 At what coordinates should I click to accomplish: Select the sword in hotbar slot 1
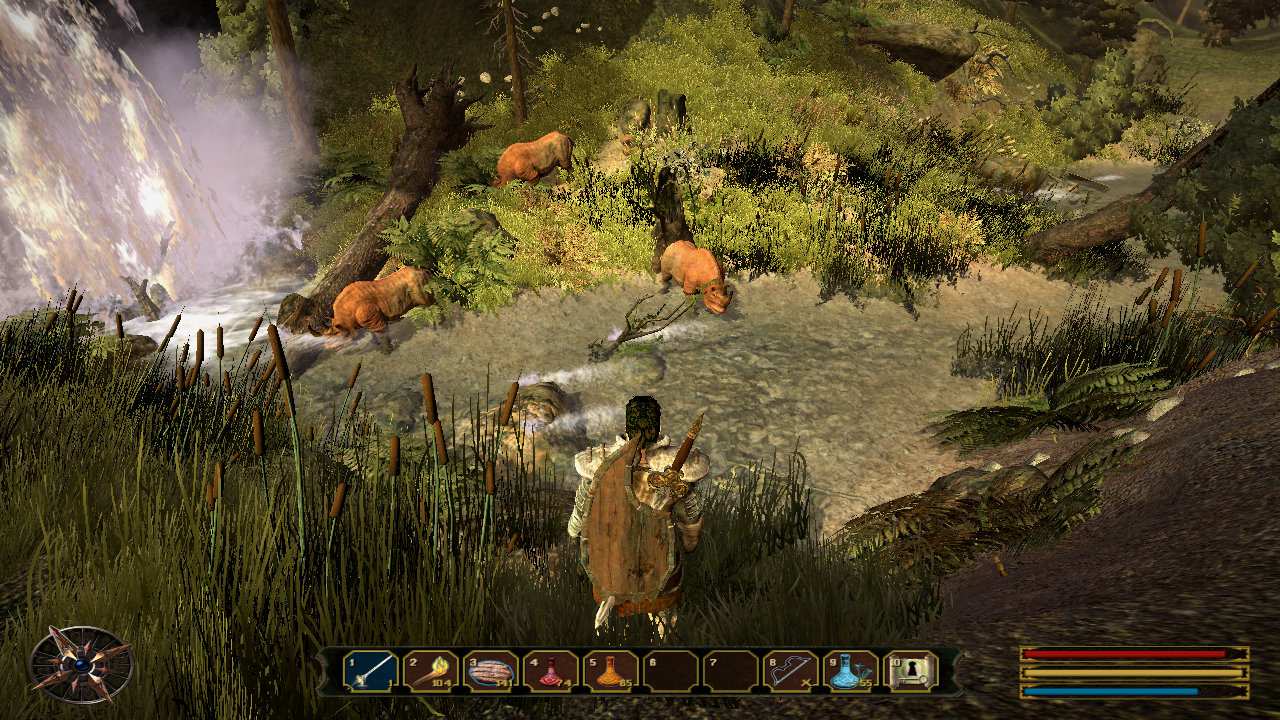[371, 670]
